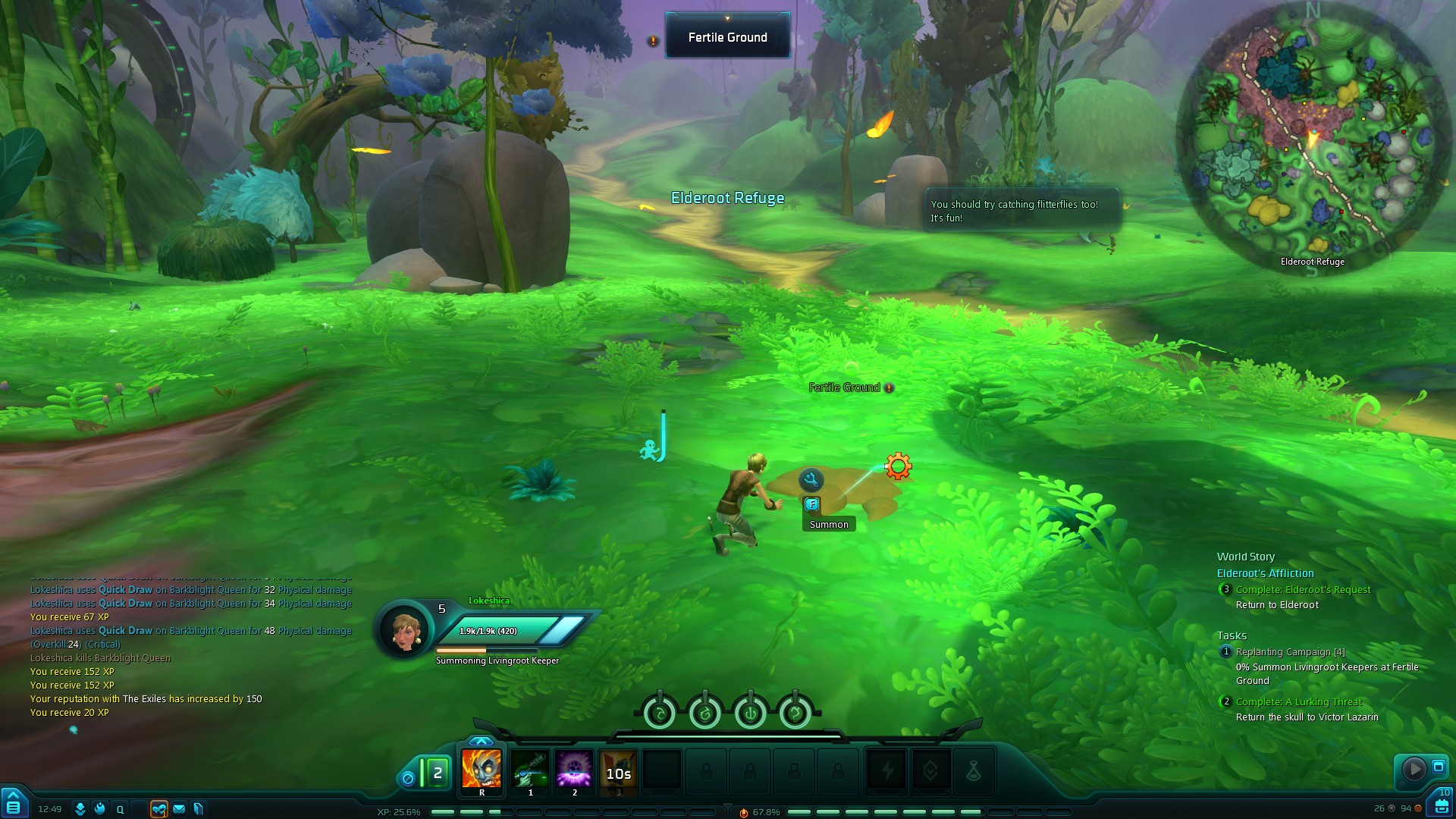Click the blue circle-slash button beside the number 2
Viewport: 1456px width, 819px height.
(408, 778)
